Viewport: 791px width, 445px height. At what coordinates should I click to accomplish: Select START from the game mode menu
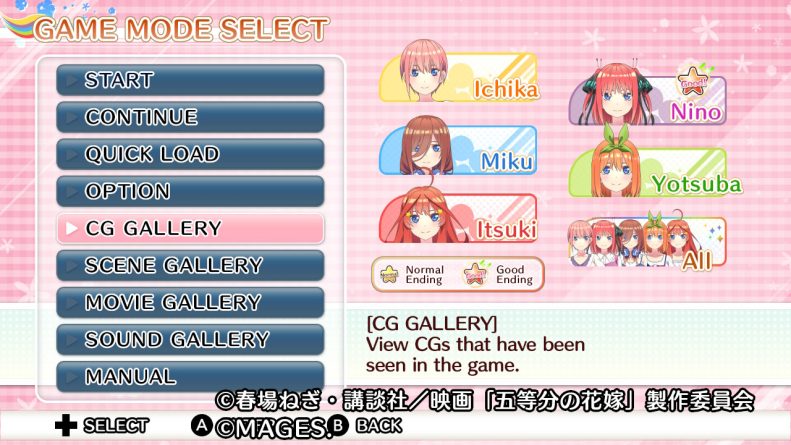pyautogui.click(x=190, y=80)
